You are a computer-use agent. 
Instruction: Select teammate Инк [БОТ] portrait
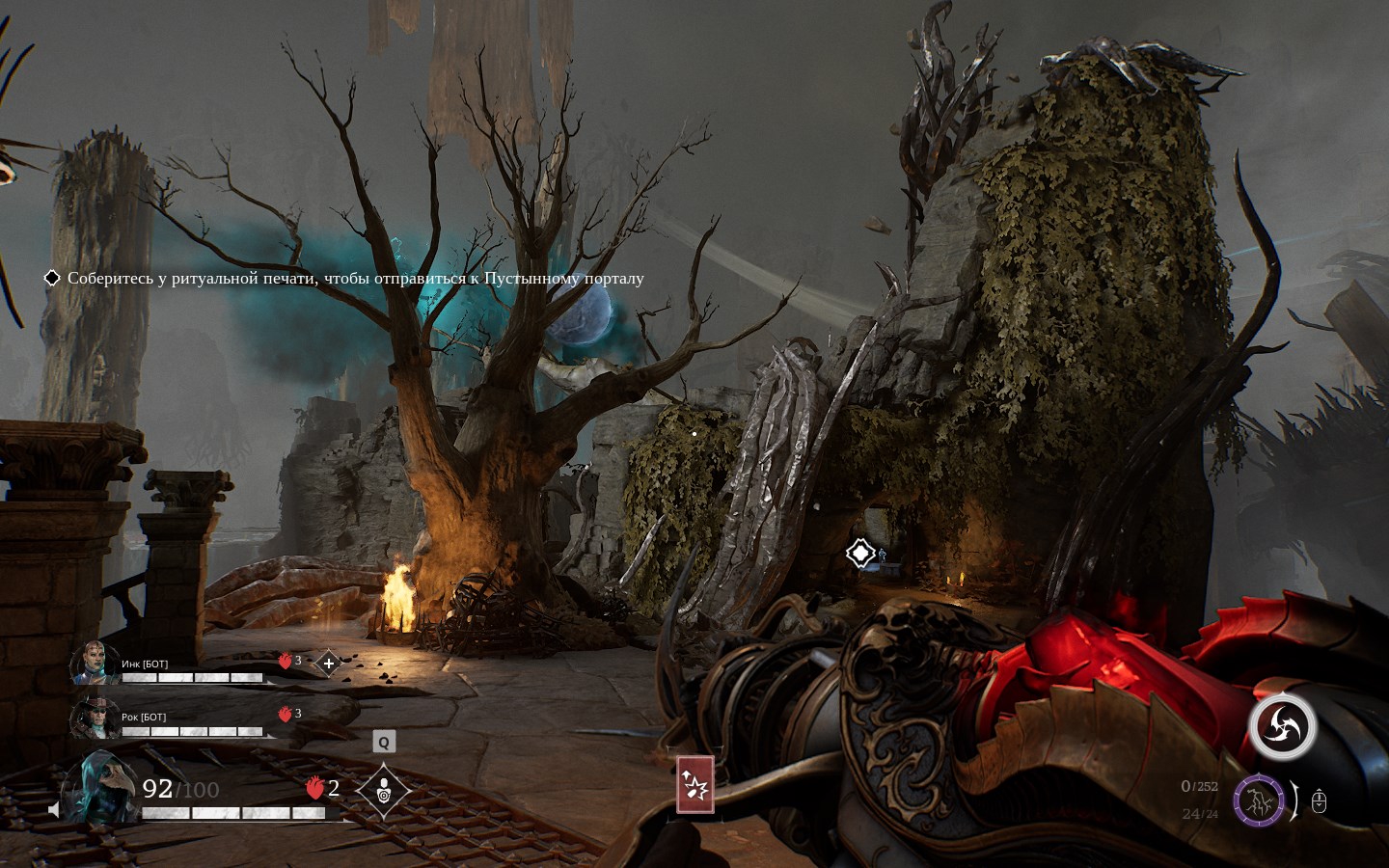[94, 663]
